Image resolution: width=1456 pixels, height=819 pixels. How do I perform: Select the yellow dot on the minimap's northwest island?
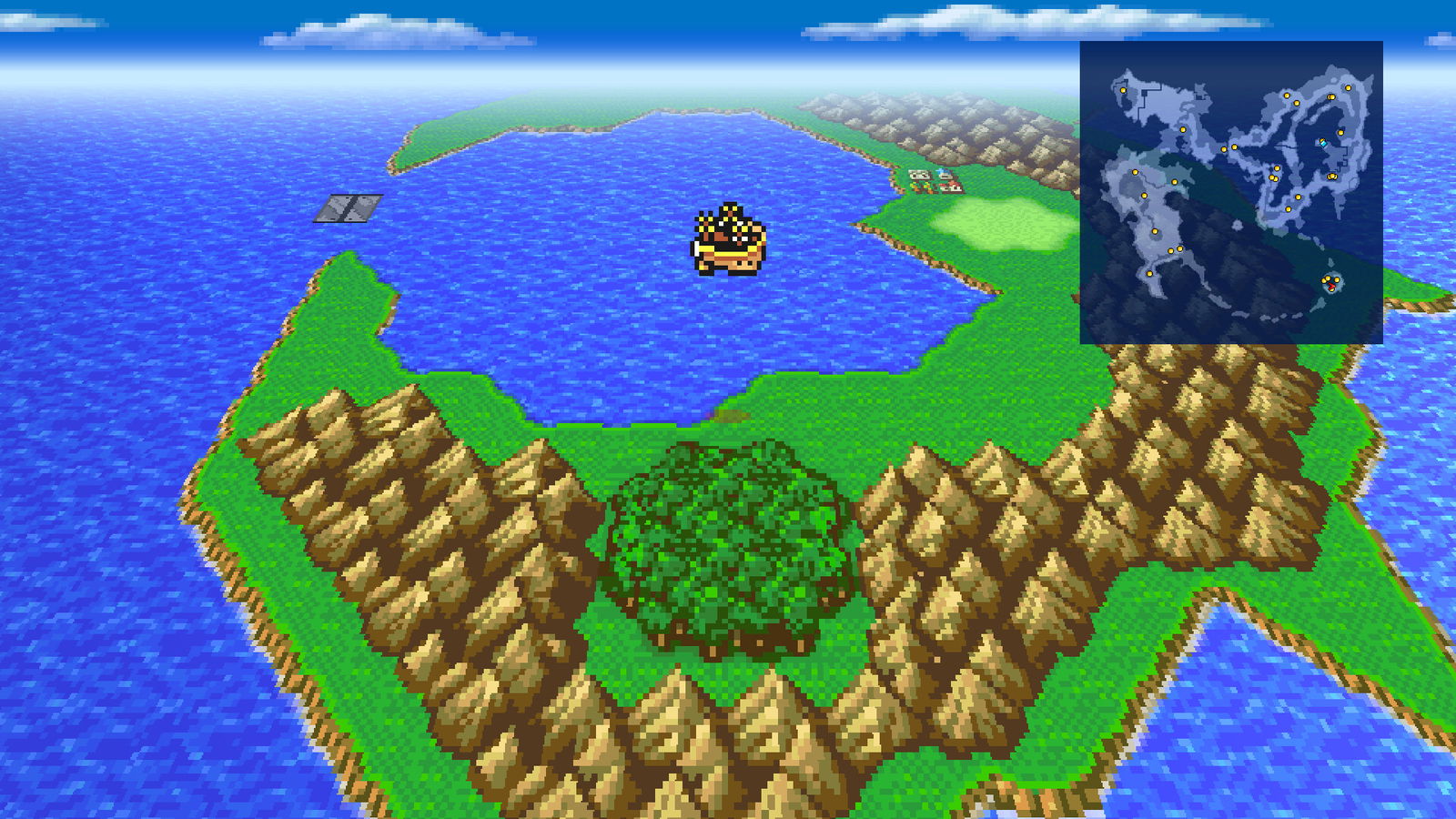coord(1123,90)
